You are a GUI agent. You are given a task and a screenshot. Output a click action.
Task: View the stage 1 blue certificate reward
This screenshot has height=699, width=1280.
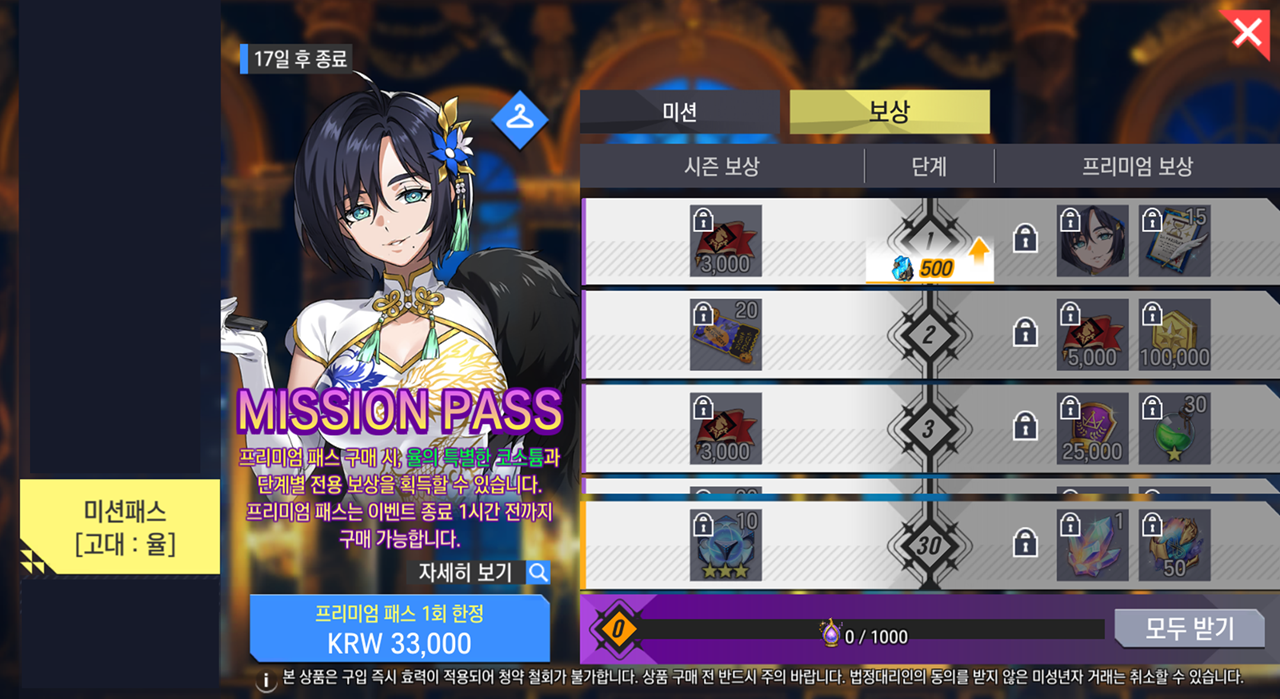[1174, 241]
